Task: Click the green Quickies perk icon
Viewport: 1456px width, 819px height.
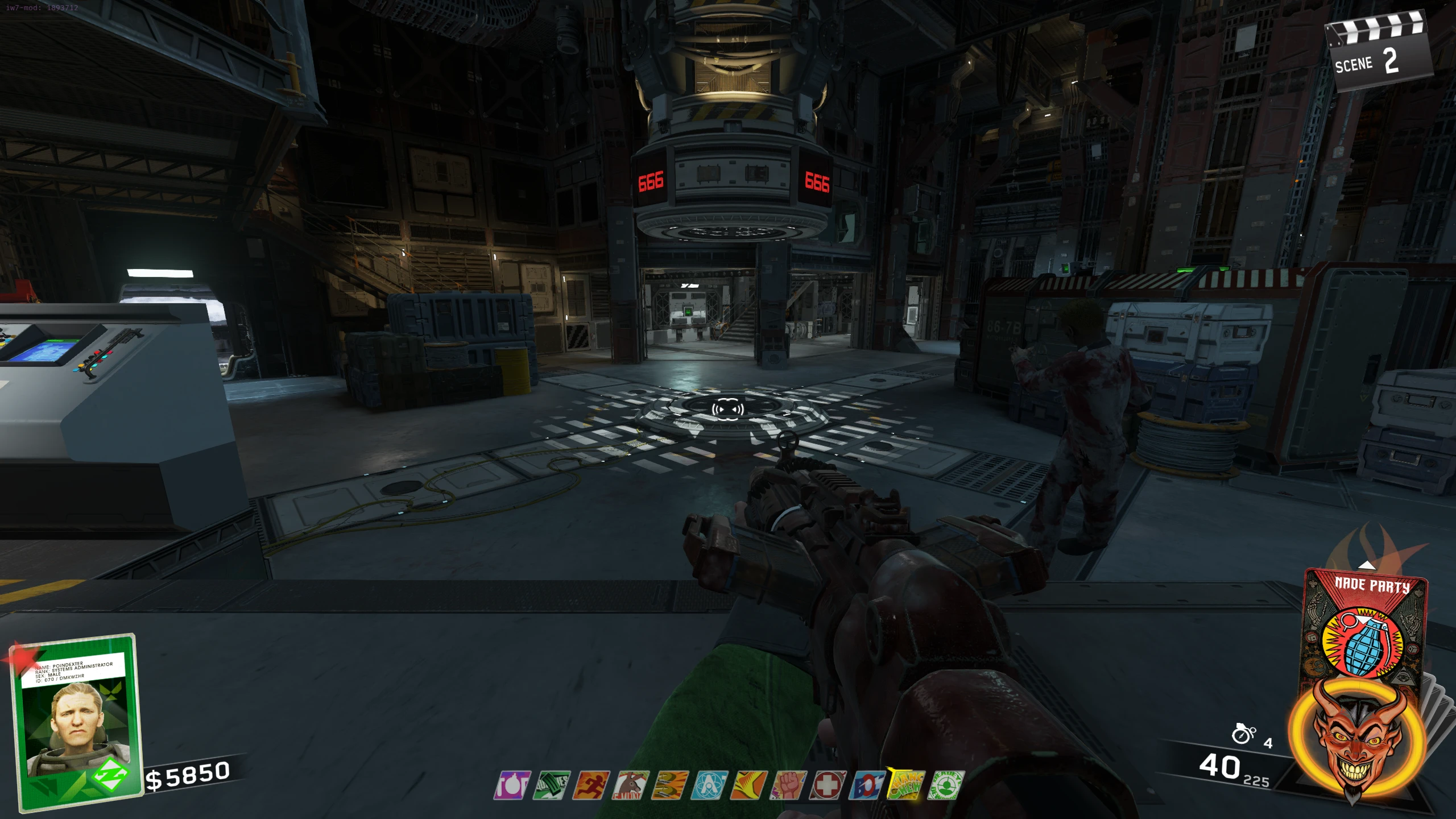Action: (552, 785)
